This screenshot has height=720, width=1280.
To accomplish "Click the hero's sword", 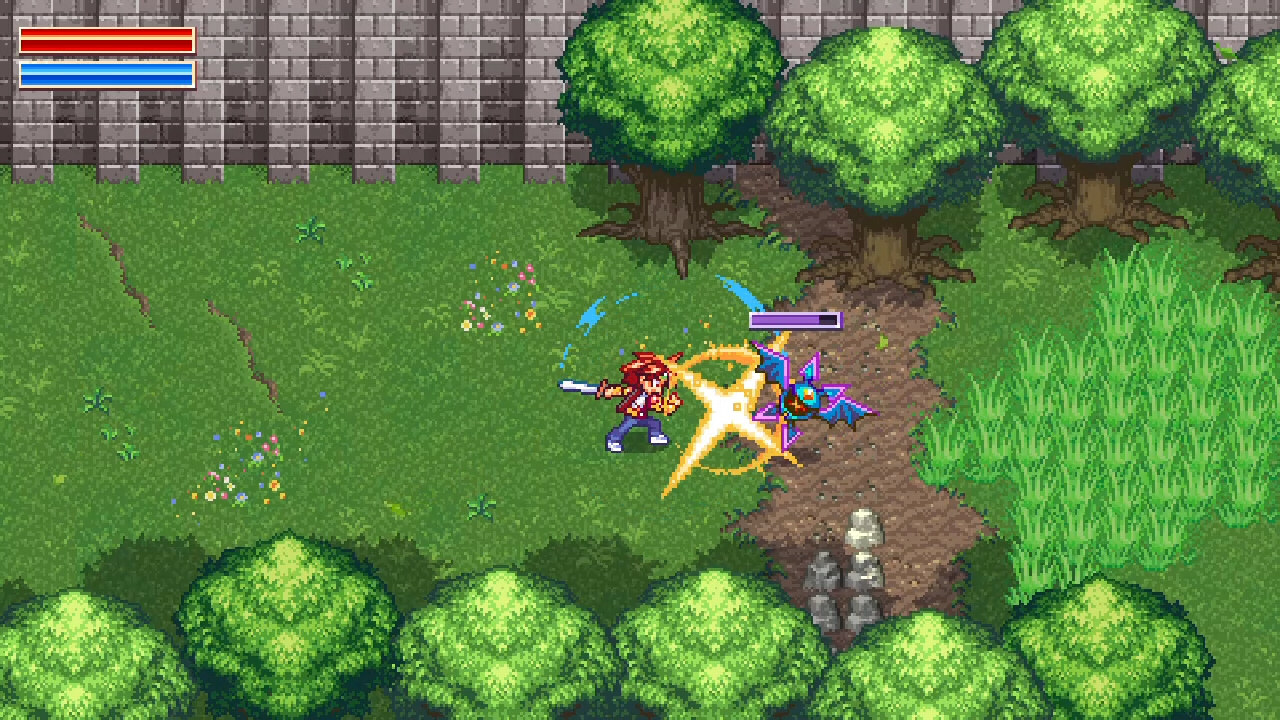I will pyautogui.click(x=577, y=386).
